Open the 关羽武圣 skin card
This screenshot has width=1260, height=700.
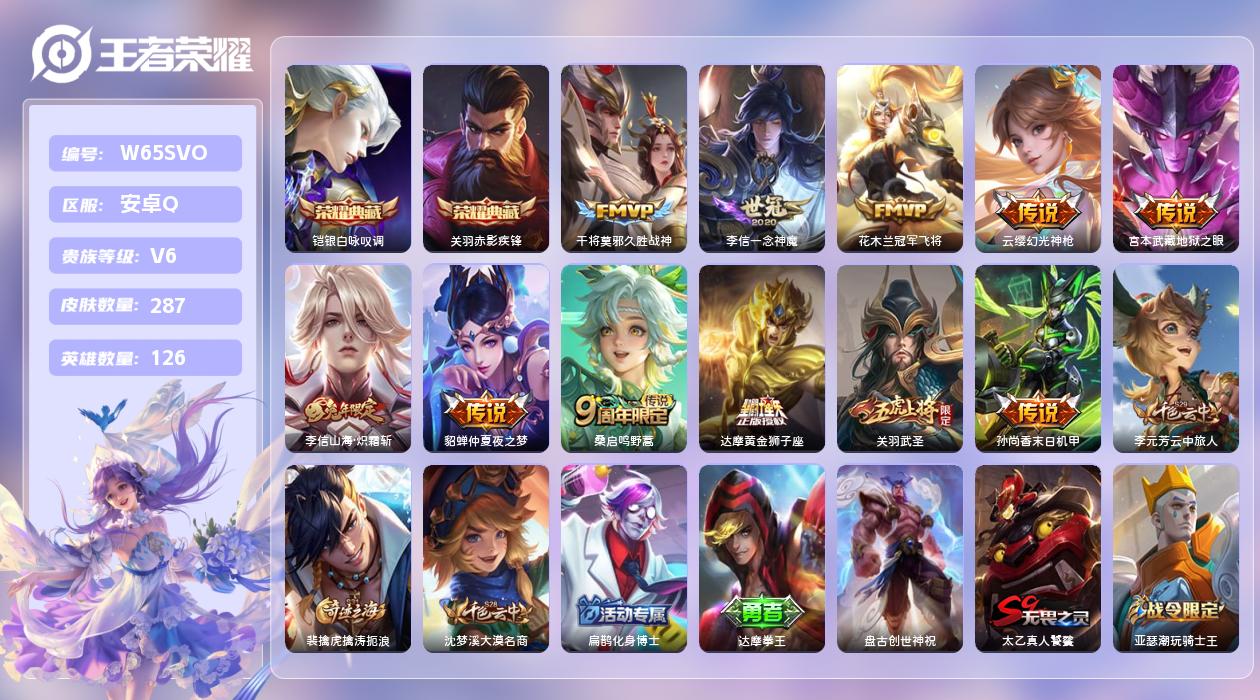900,358
